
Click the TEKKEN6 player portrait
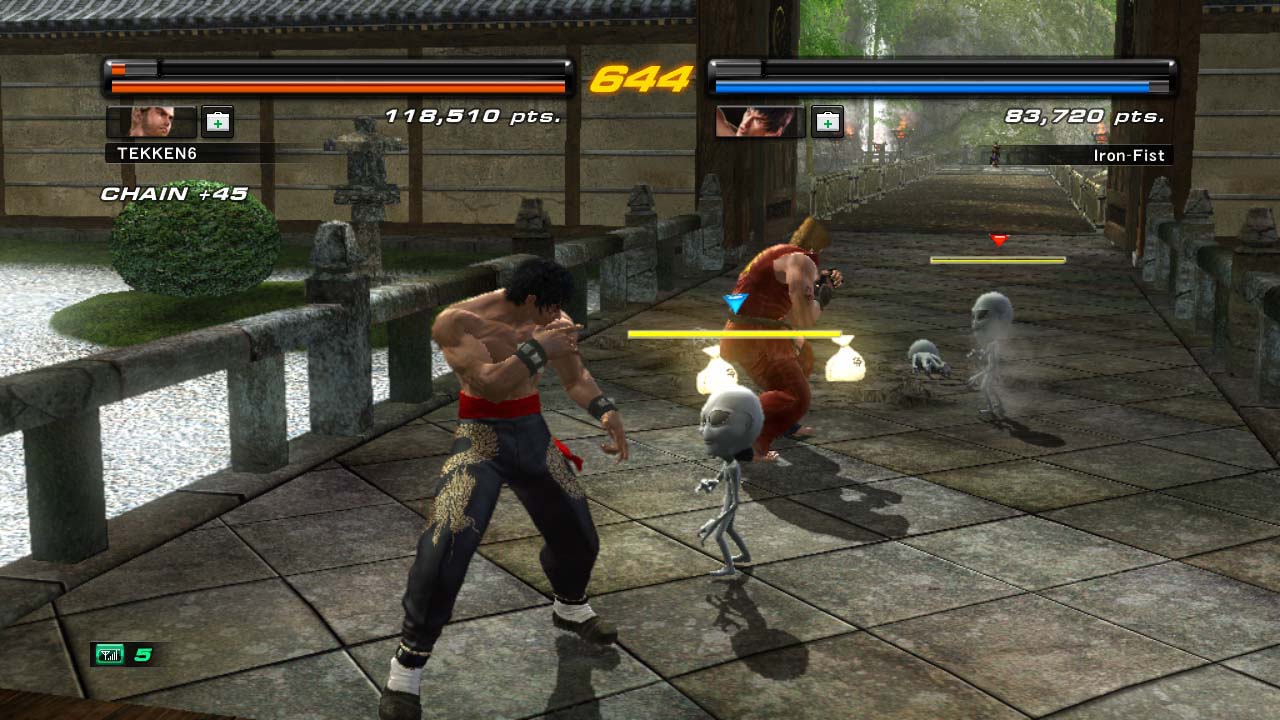click(x=151, y=121)
